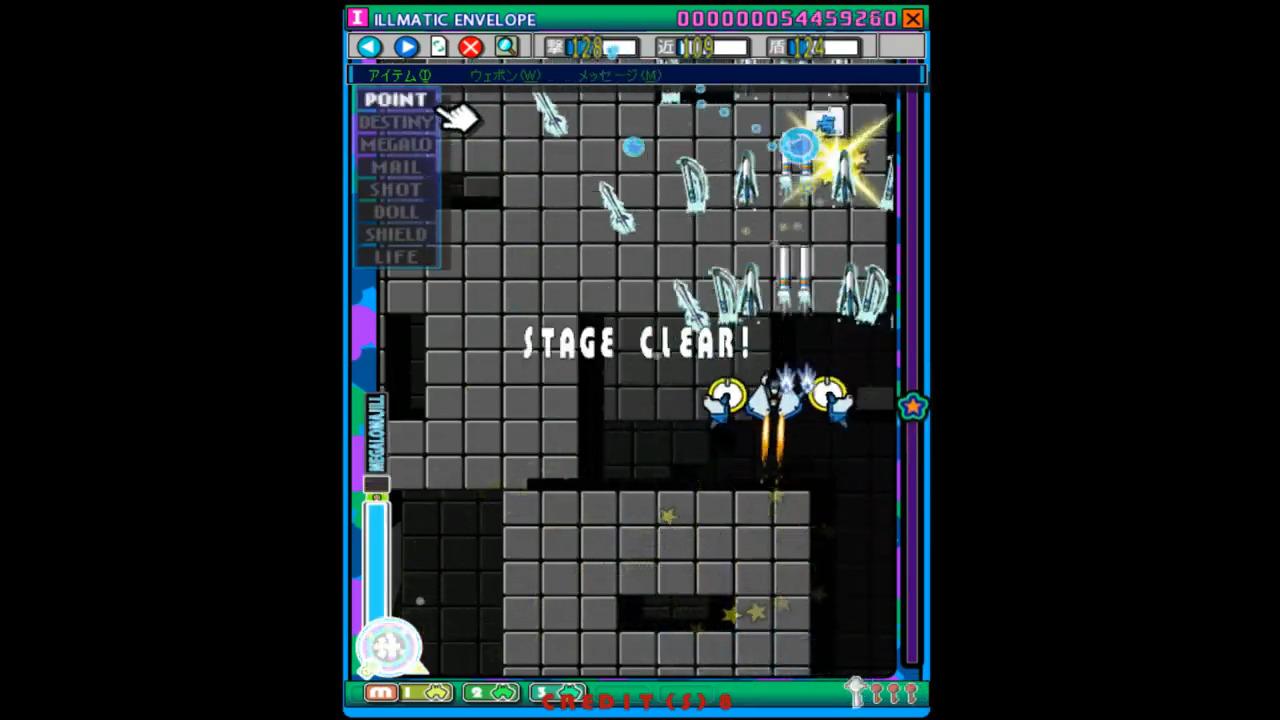Click the blue energy gauge on the left
This screenshot has height=720, width=1280.
click(x=376, y=560)
